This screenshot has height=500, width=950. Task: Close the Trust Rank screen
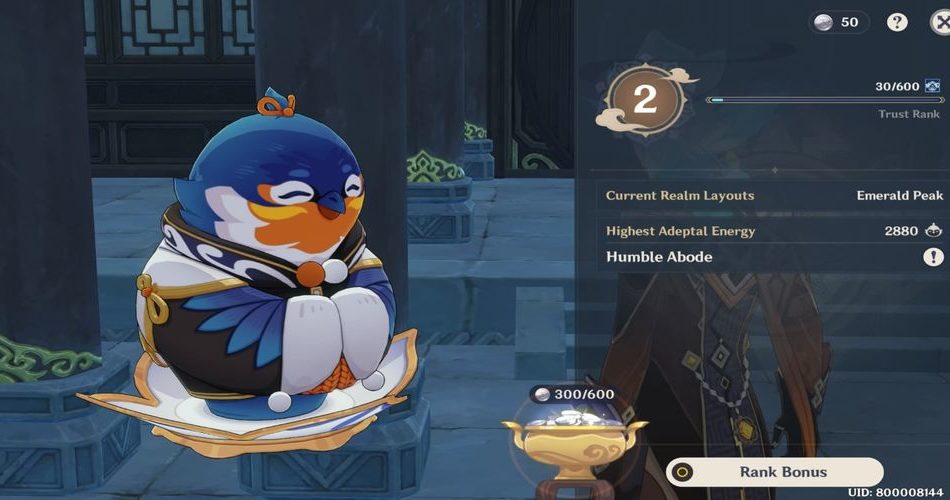(x=941, y=22)
